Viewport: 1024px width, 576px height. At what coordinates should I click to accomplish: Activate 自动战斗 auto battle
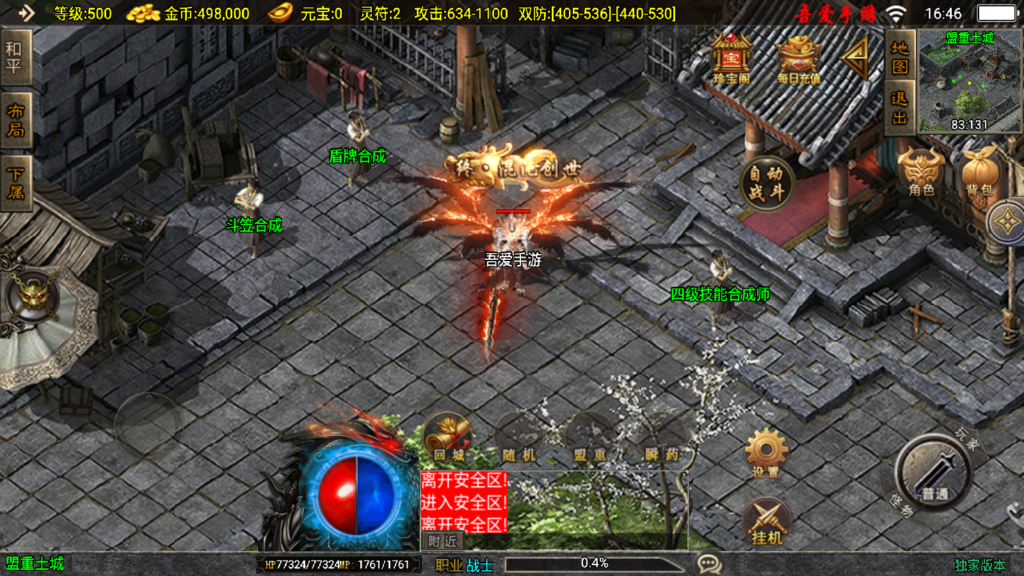[767, 184]
